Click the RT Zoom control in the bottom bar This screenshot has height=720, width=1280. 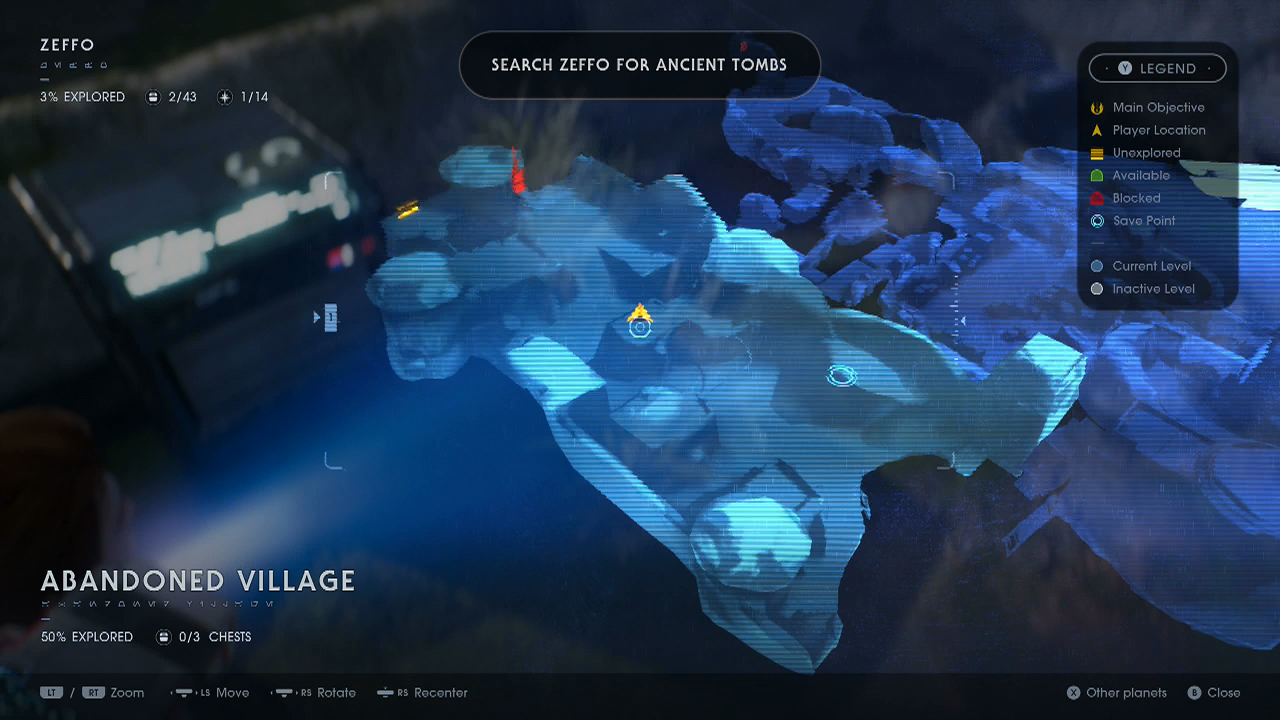point(94,692)
